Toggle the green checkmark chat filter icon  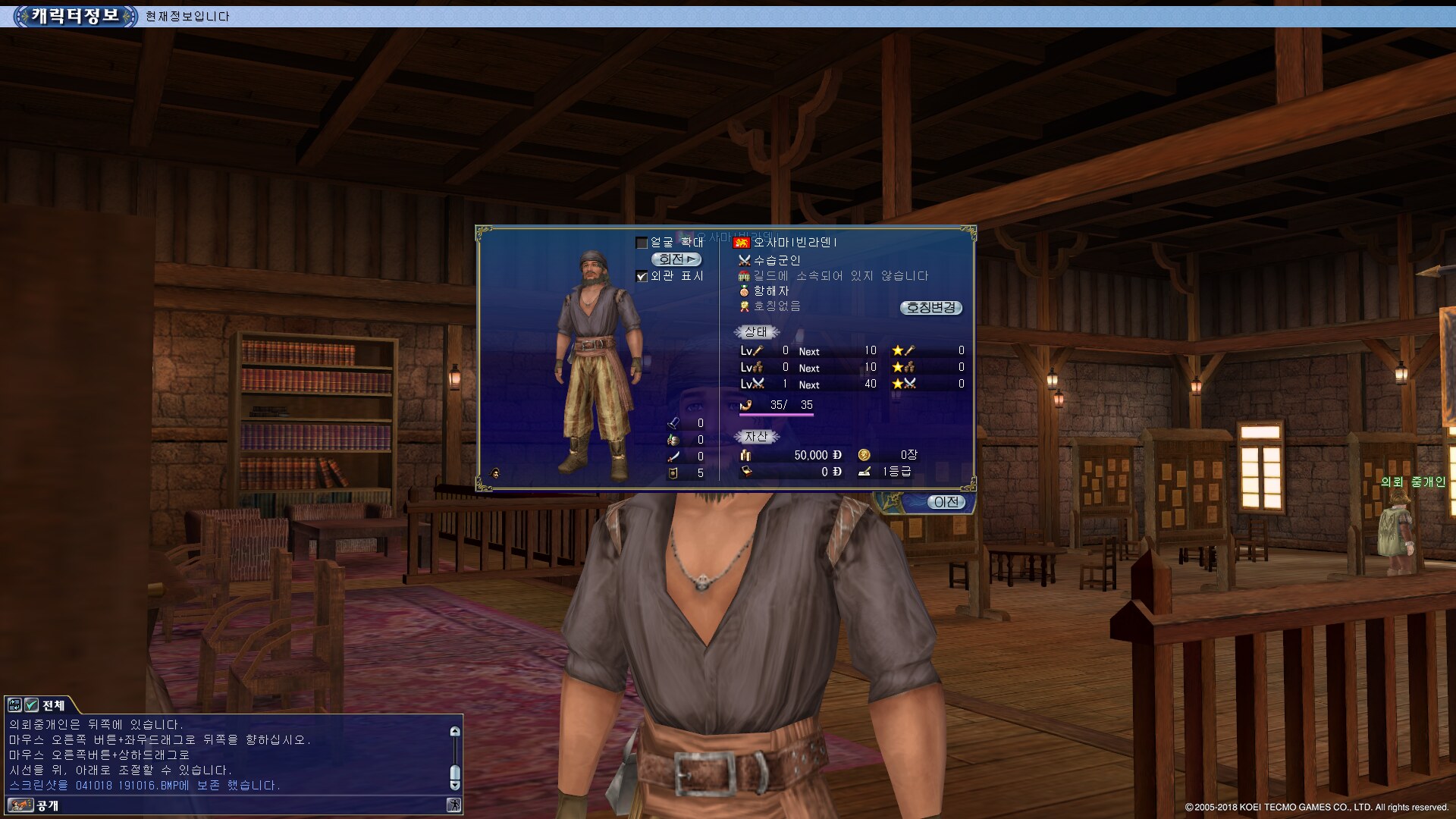point(31,705)
